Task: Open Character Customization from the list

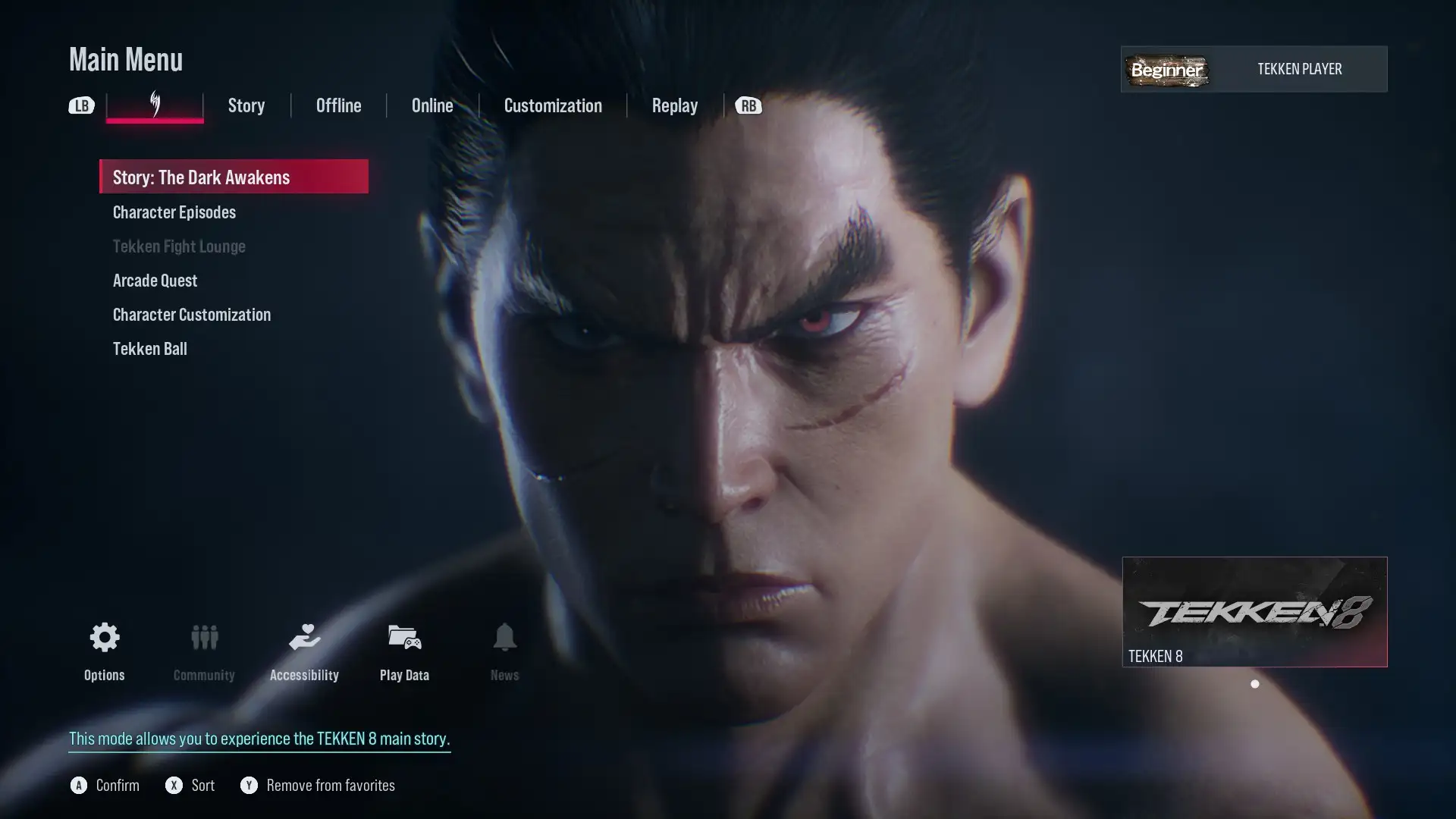Action: 192,315
